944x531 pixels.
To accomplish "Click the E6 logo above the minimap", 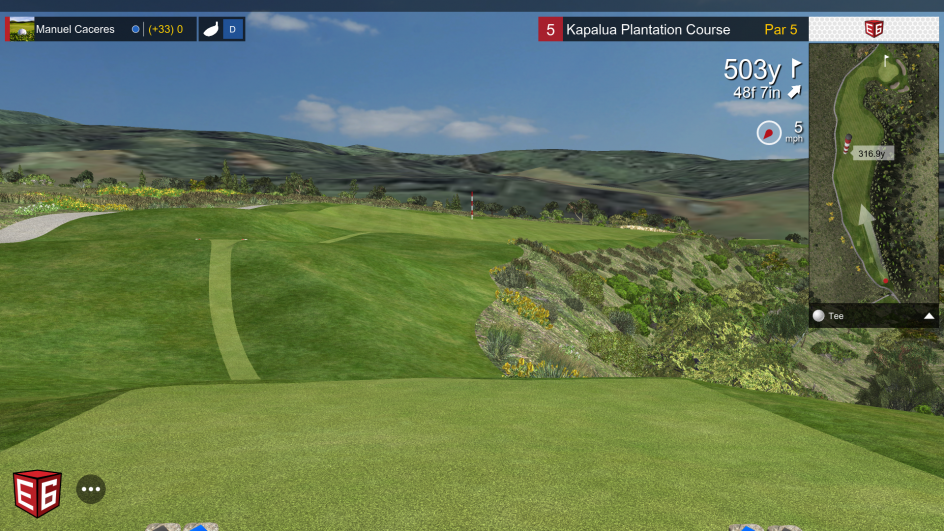I will click(x=874, y=29).
